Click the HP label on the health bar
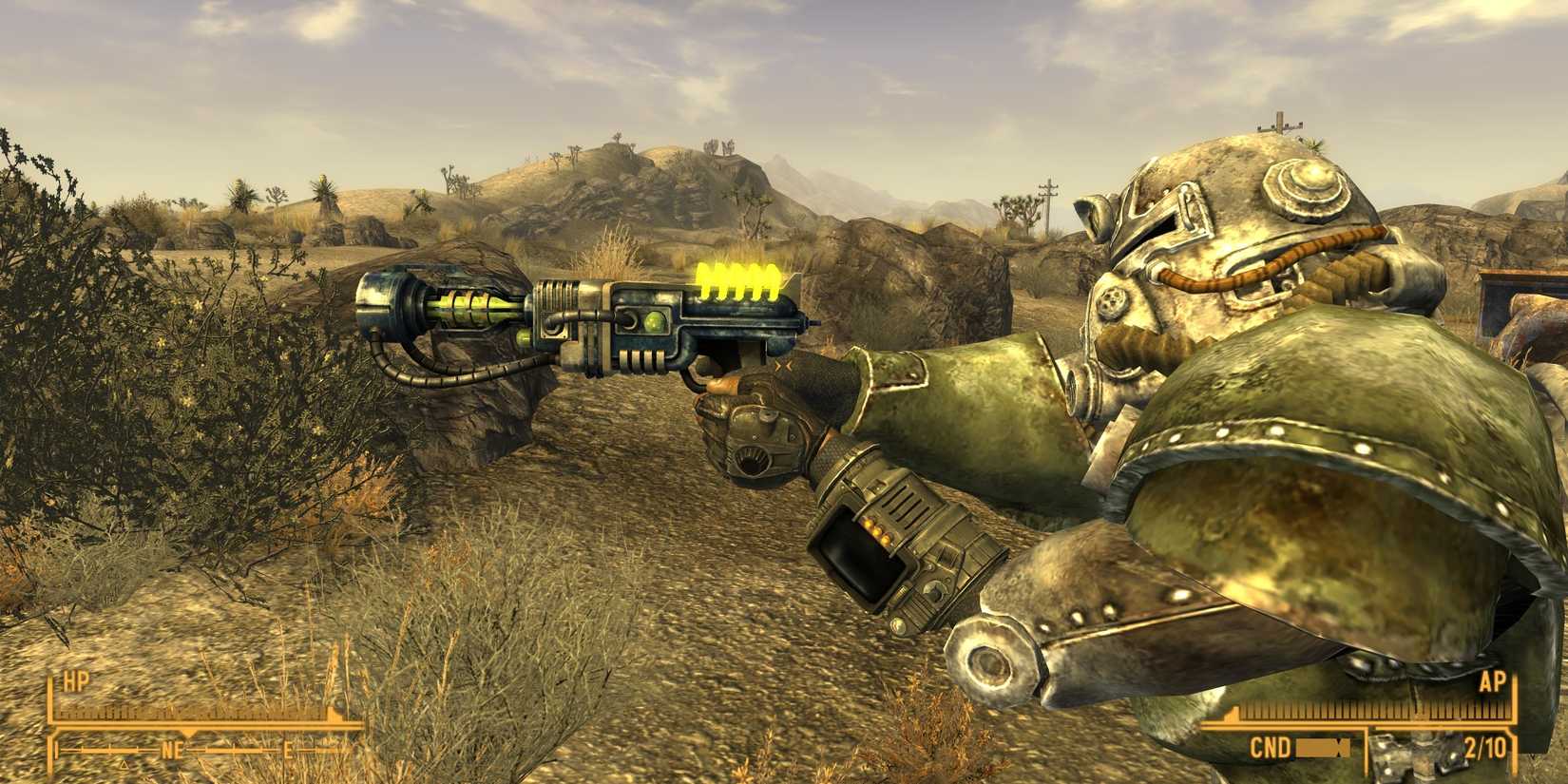Screen dimensions: 1568x784 75,679
